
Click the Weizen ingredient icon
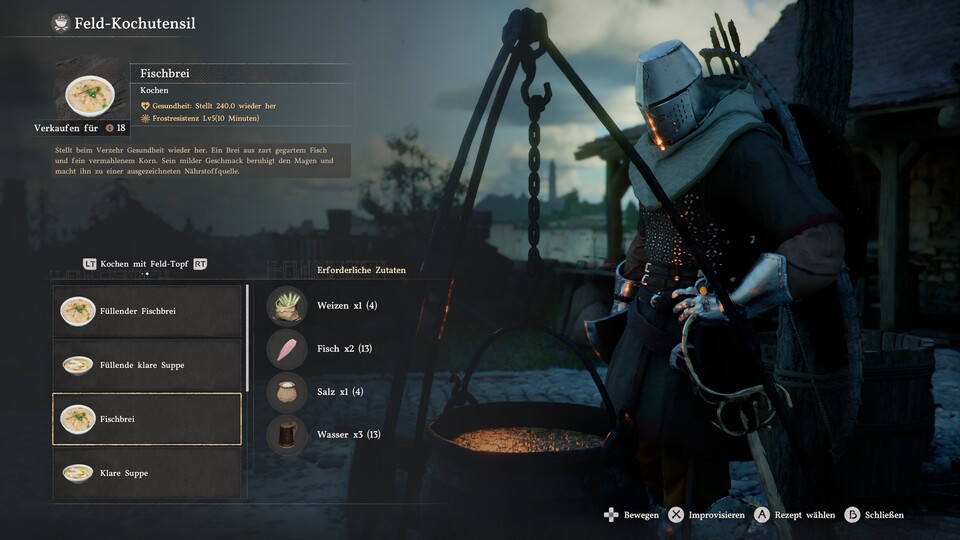(287, 306)
